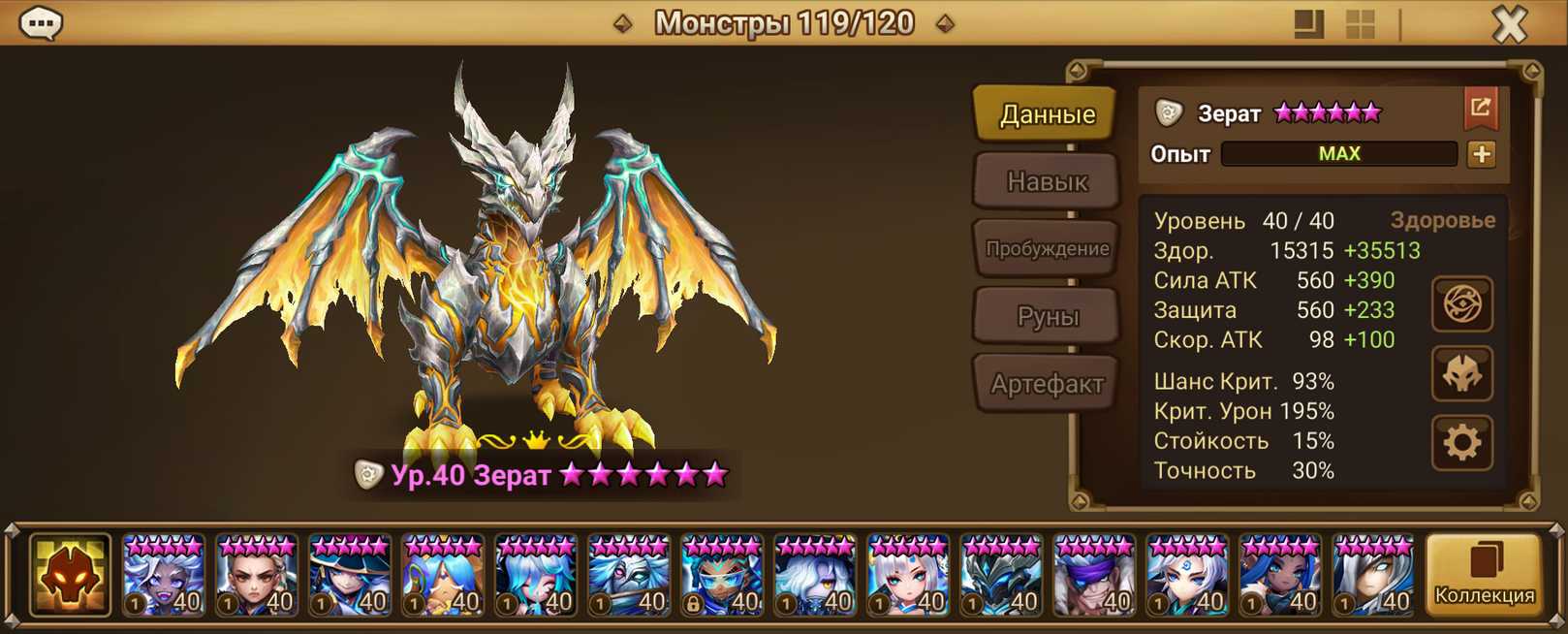1568x634 pixels.
Task: Open the Артефакт tab
Action: click(x=1047, y=384)
